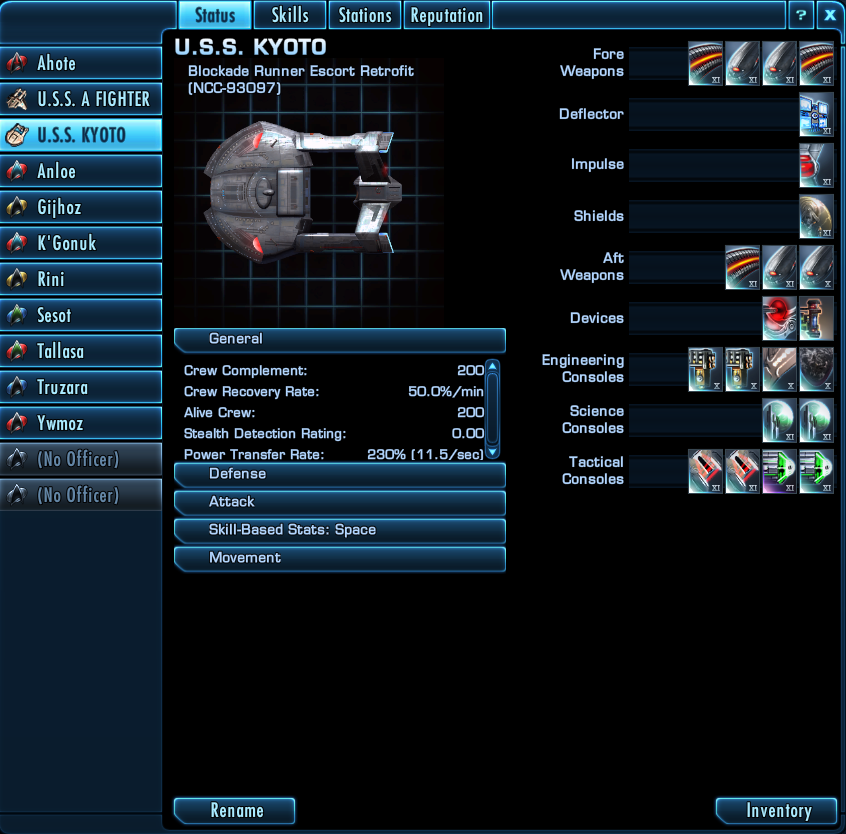Select bridge officer Gijhoz
This screenshot has width=846, height=834.
(81, 207)
